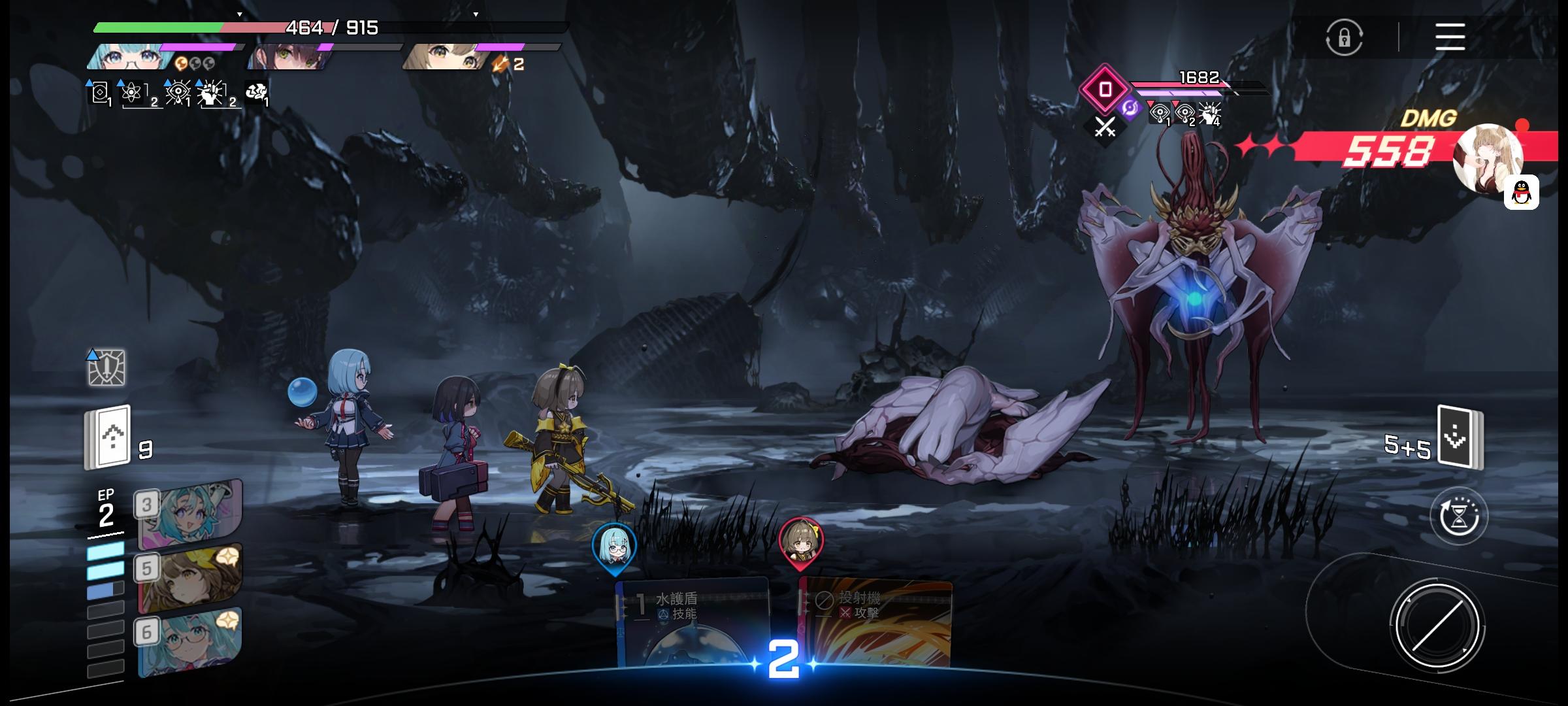The image size is (1568, 706).
Task: Tap the large circular slash button
Action: (1437, 626)
